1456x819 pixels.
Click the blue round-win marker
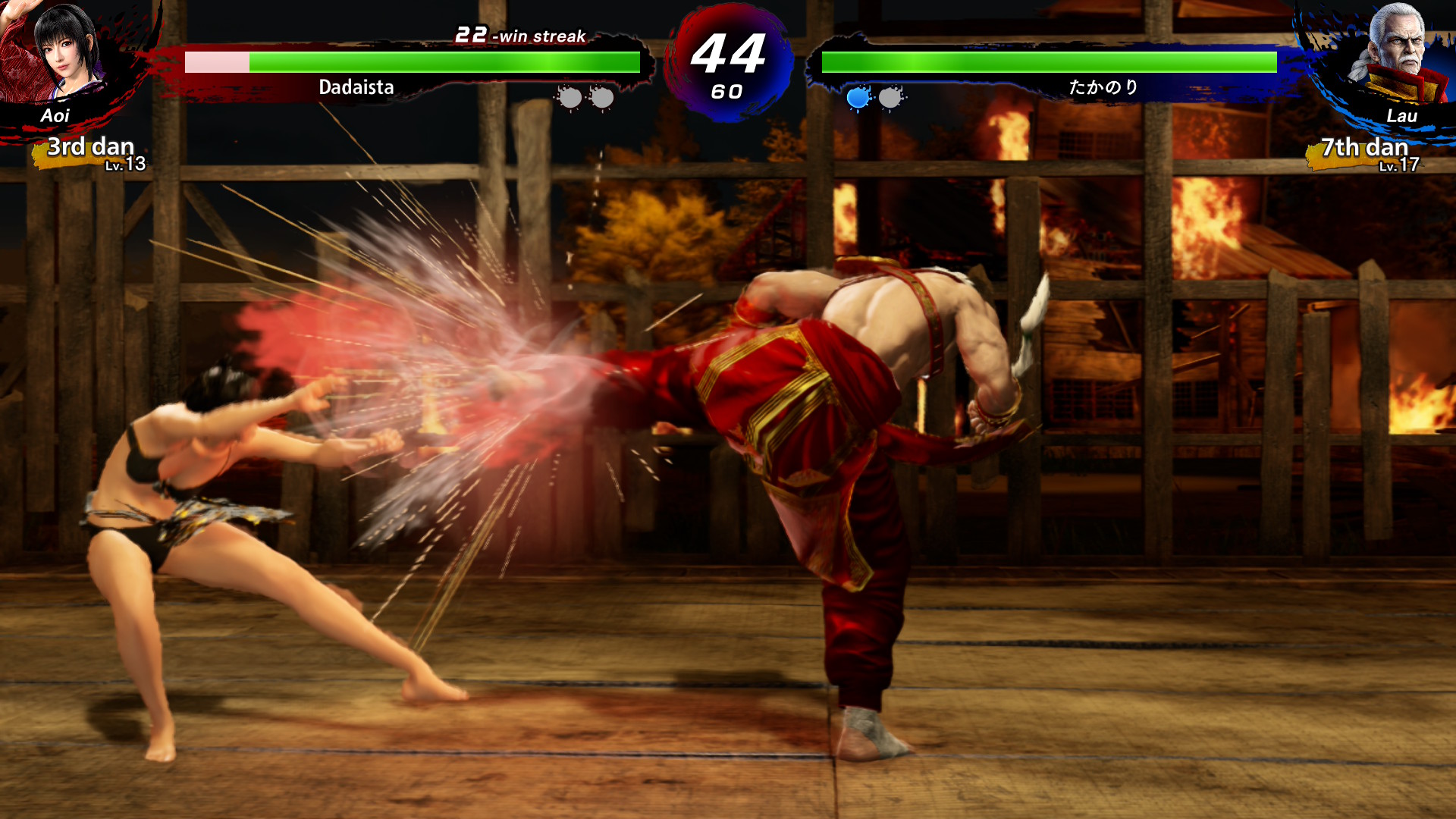(858, 98)
